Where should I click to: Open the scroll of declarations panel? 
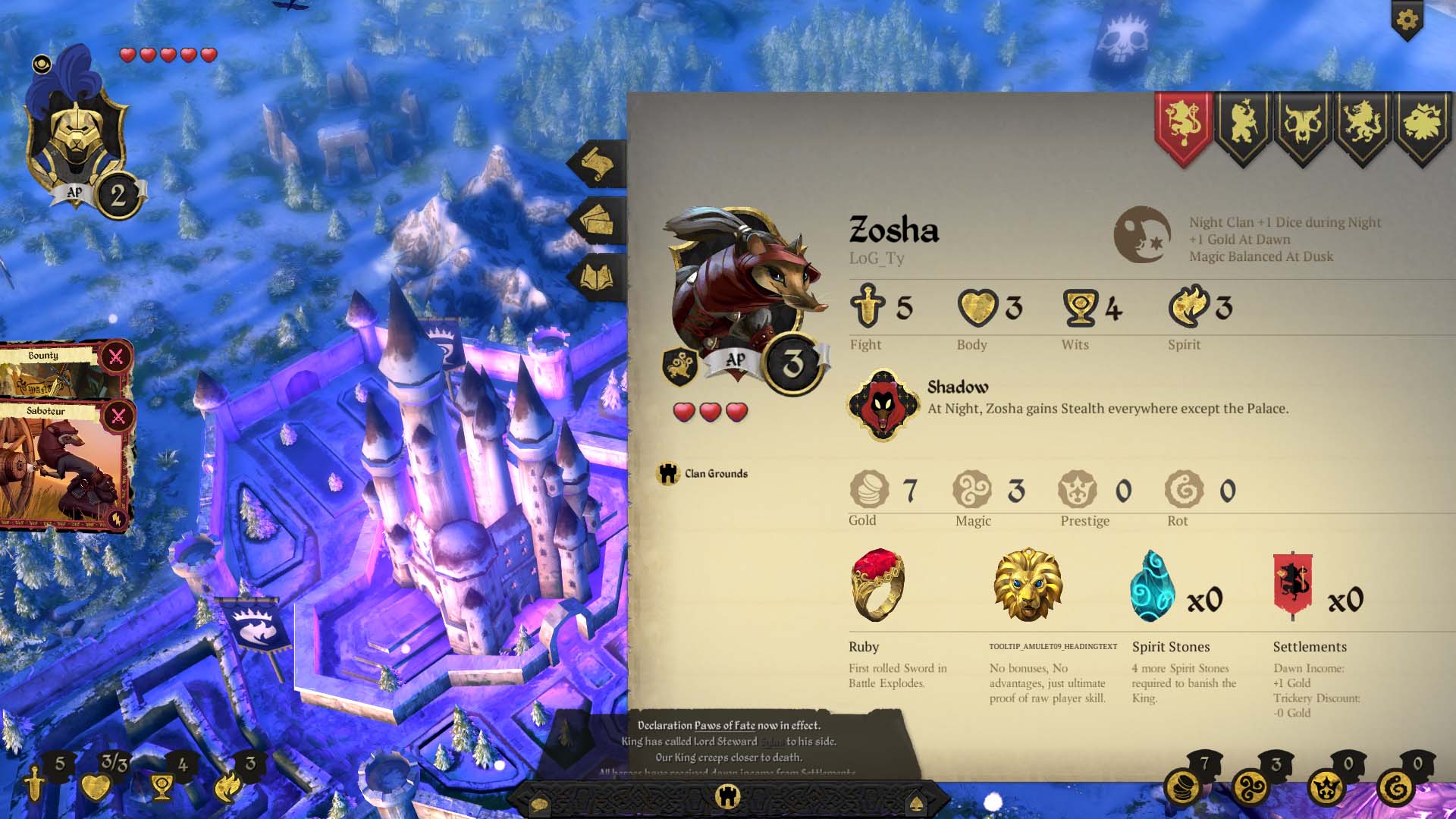pyautogui.click(x=598, y=165)
